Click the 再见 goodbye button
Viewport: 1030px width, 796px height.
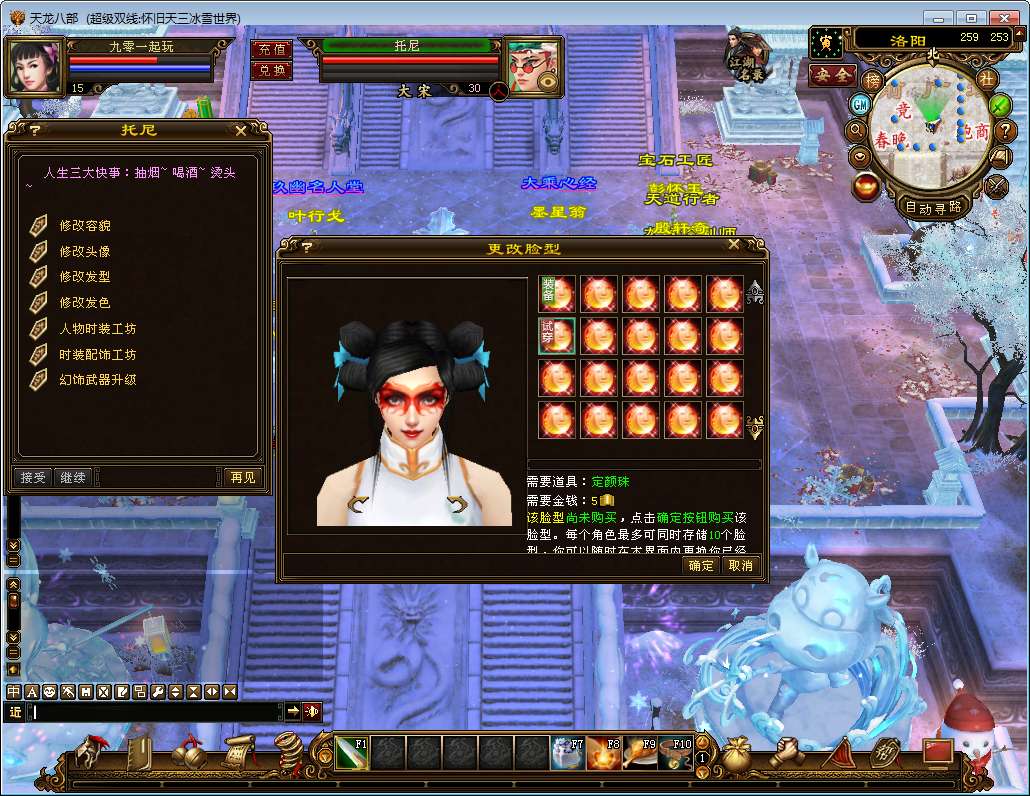pyautogui.click(x=242, y=477)
